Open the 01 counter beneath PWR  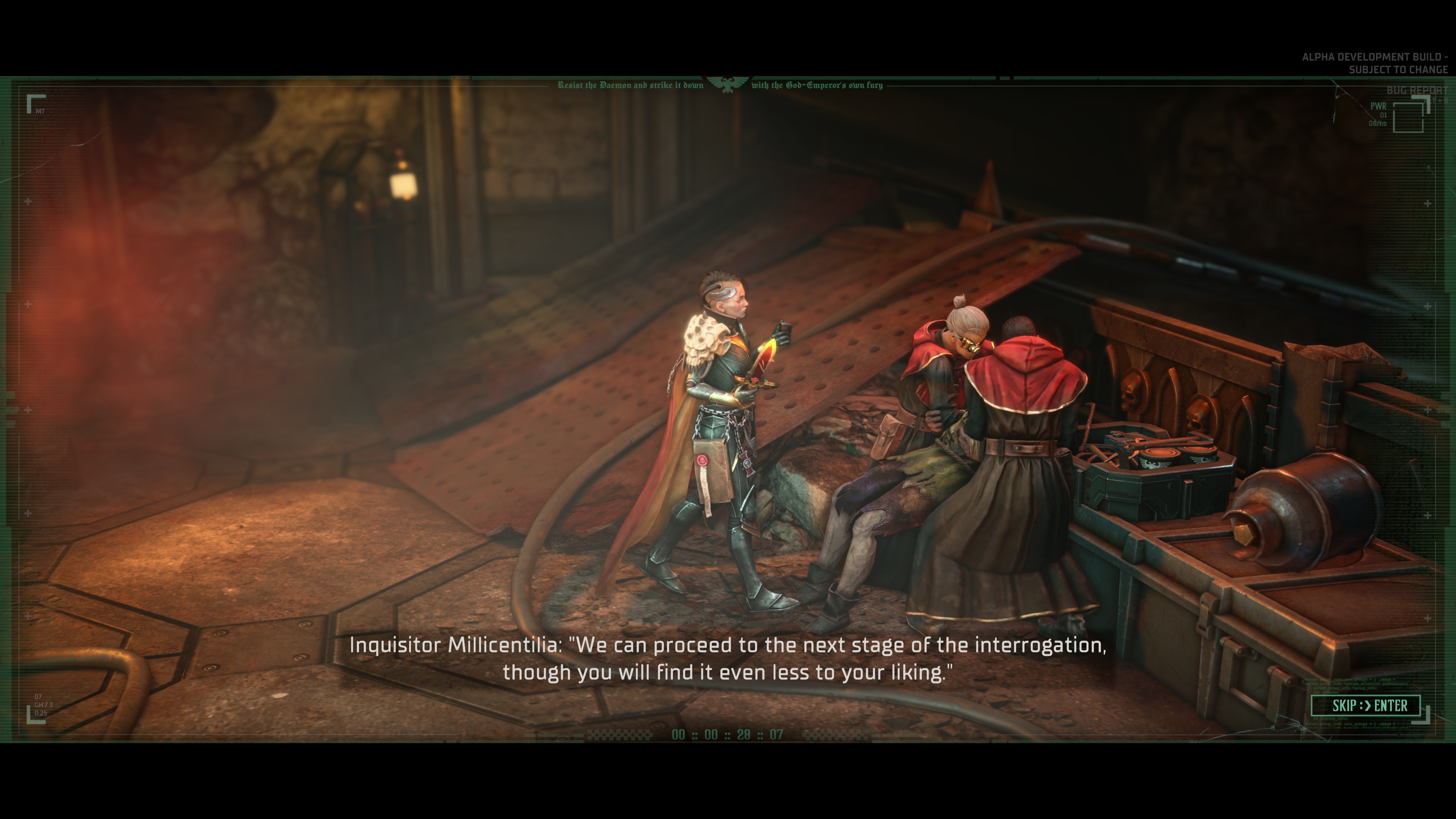click(1384, 115)
